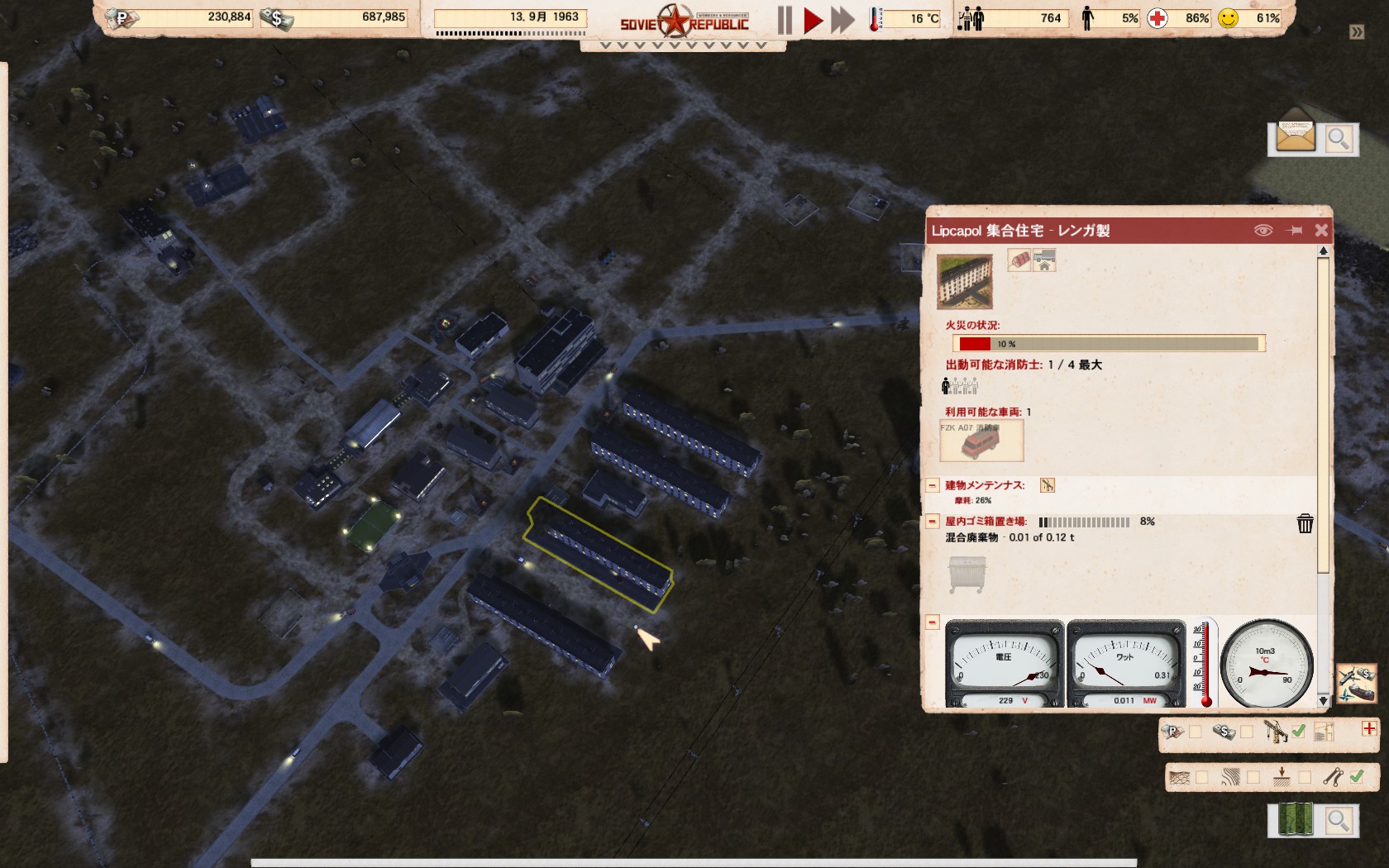Open the envelope messages icon

pyautogui.click(x=1295, y=136)
